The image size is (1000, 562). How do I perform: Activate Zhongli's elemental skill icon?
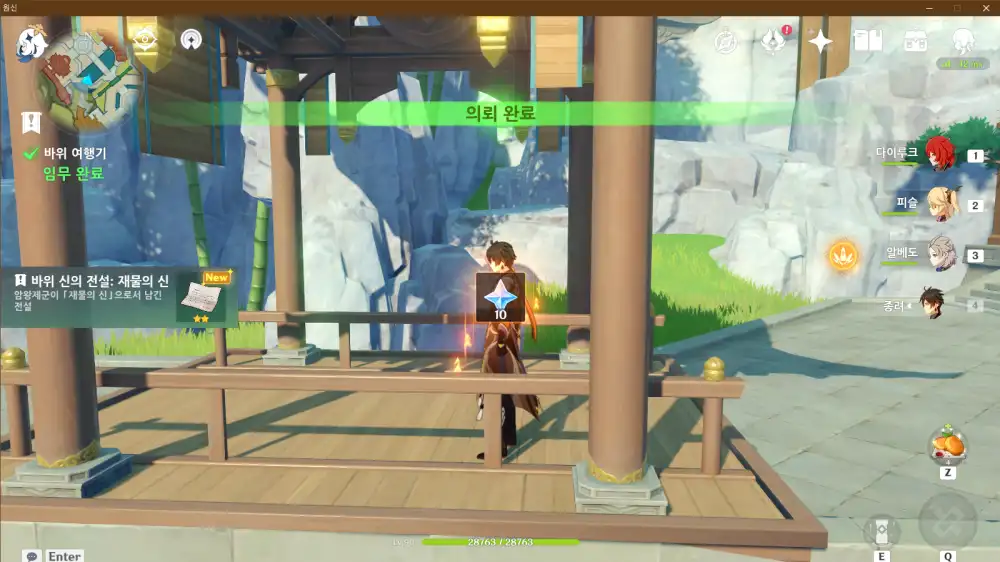(882, 529)
